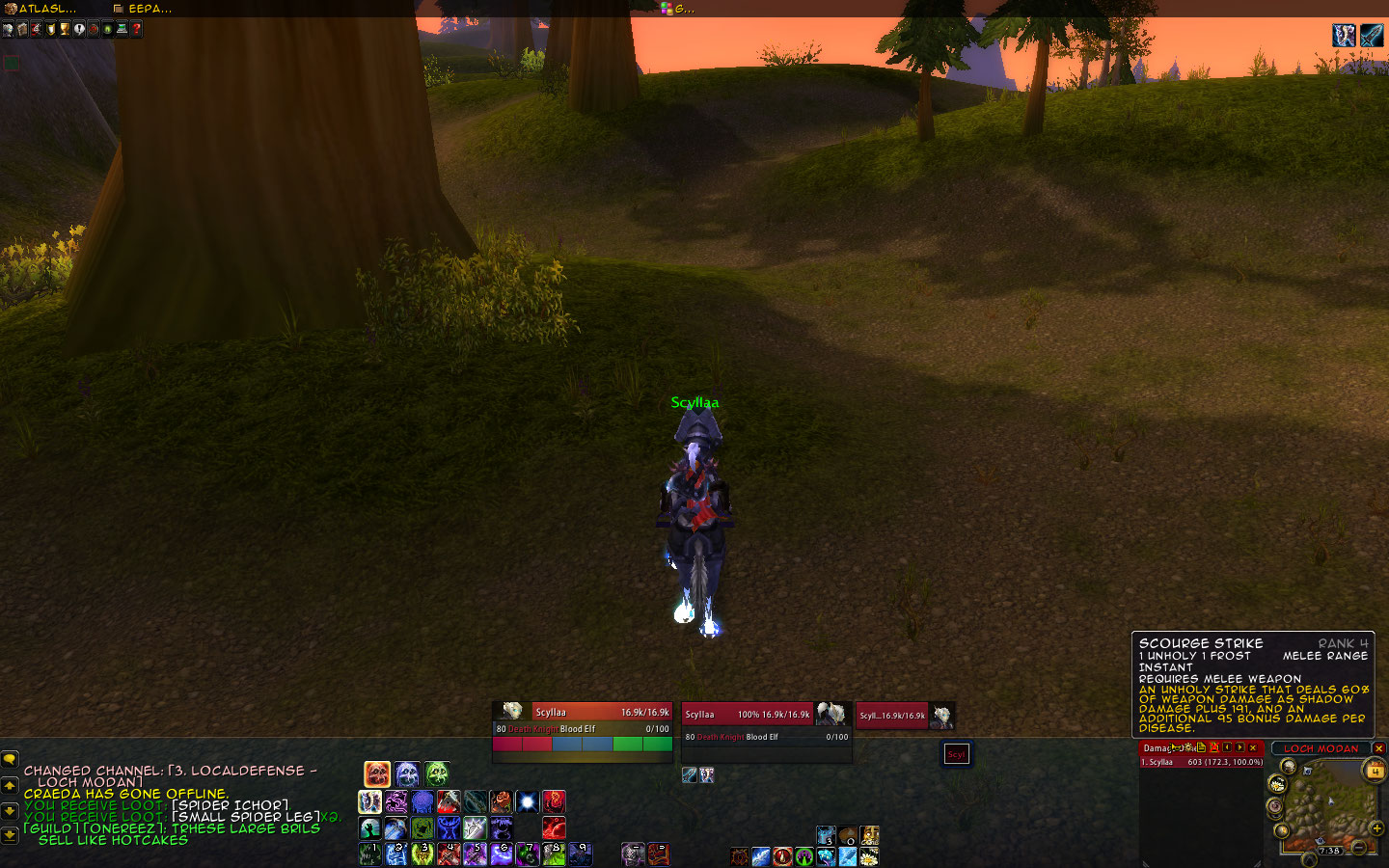This screenshot has height=868, width=1389.
Task: Open the chat menu speech bubble button
Action: [x=10, y=760]
